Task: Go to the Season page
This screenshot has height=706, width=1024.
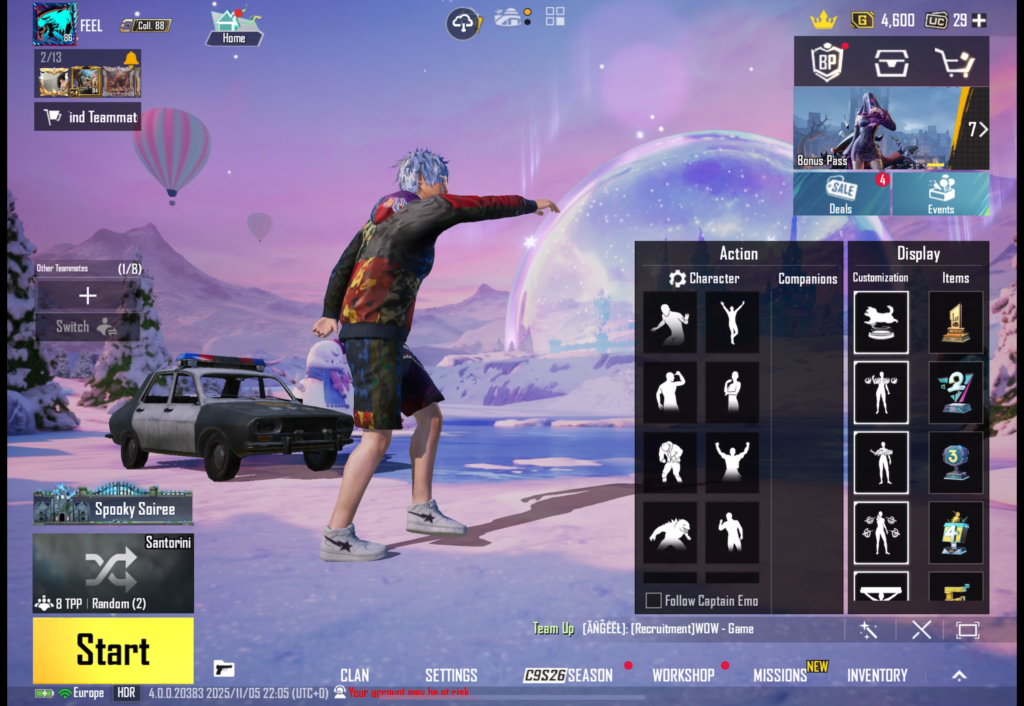Action: pyautogui.click(x=569, y=675)
